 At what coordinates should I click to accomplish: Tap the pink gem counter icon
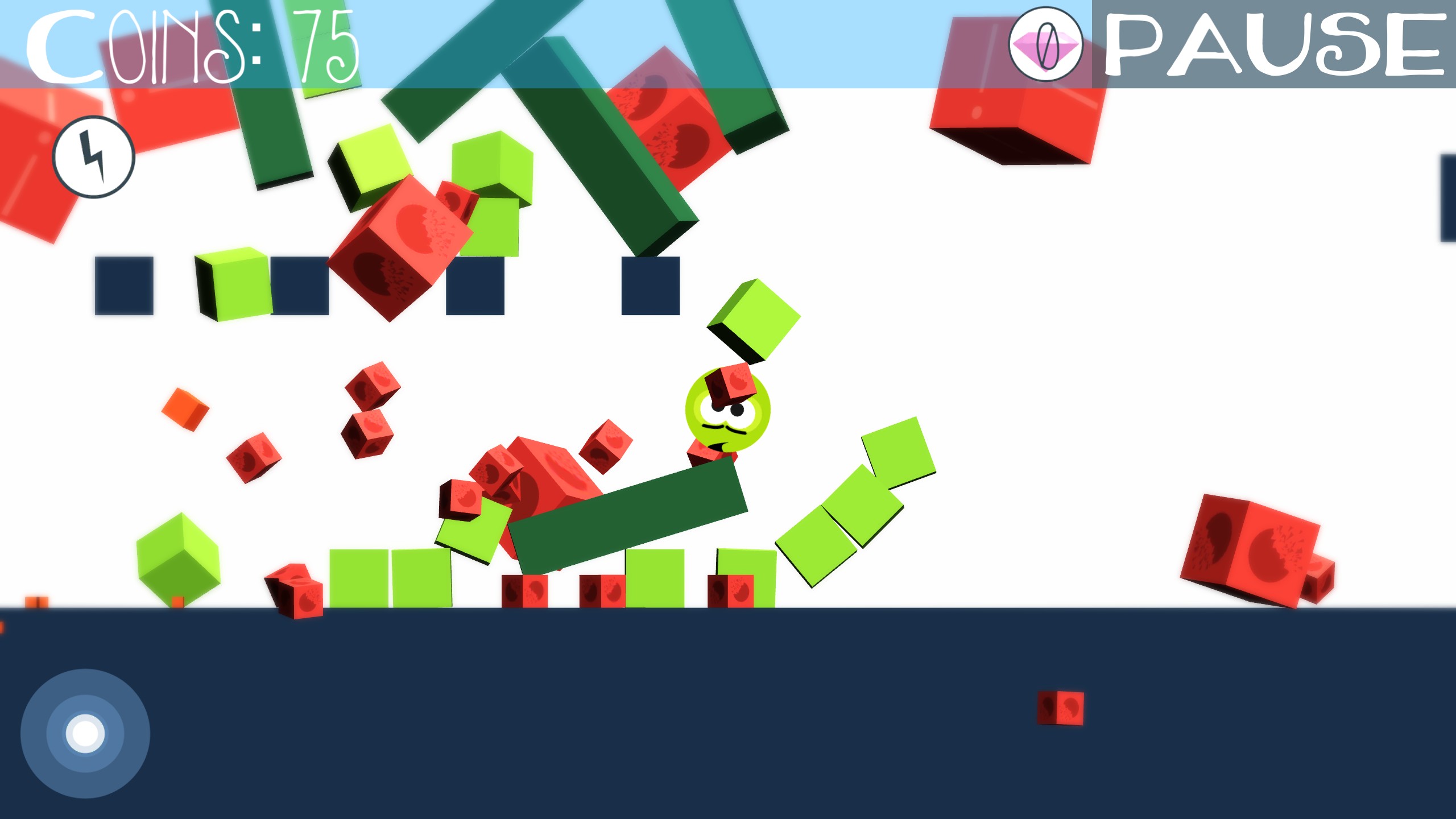pos(1045,44)
